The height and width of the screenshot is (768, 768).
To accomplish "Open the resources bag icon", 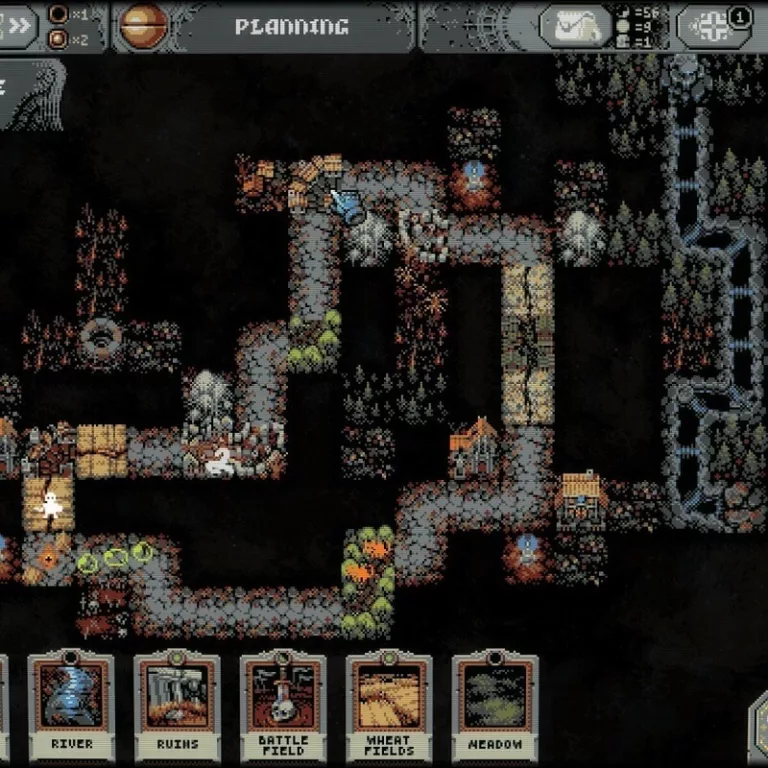I will click(x=576, y=27).
